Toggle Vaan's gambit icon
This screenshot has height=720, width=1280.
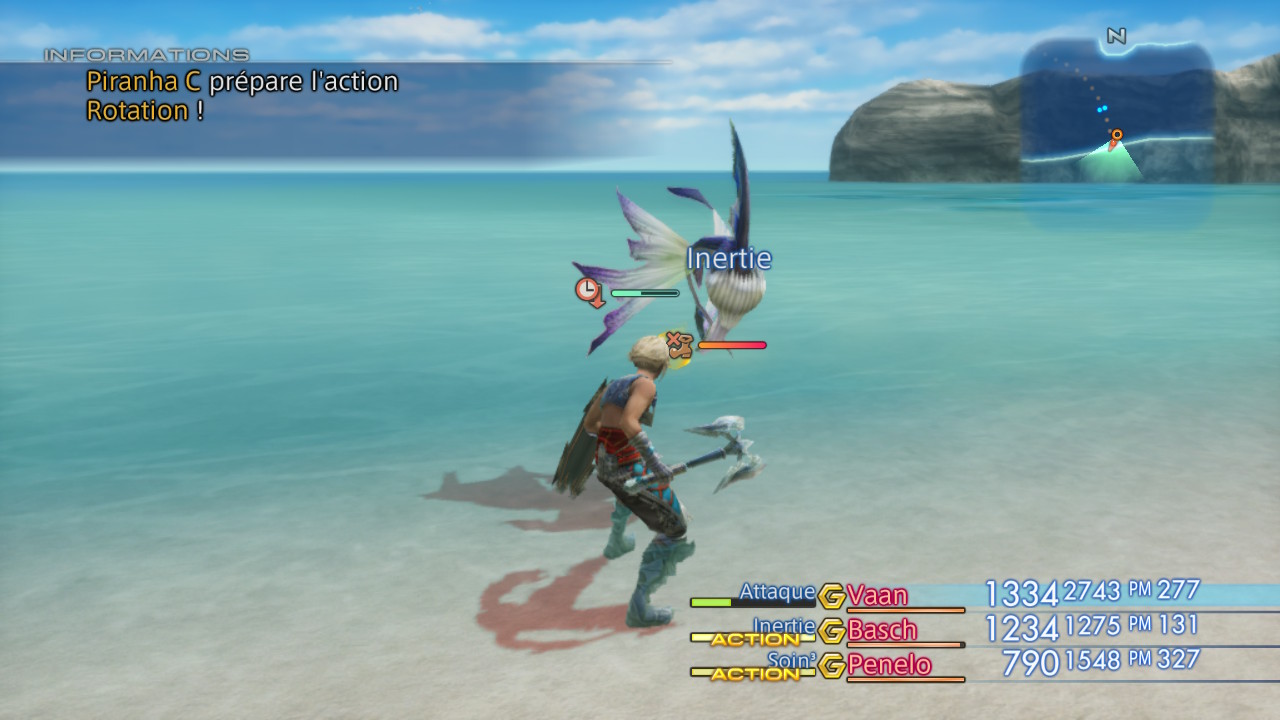coord(831,596)
